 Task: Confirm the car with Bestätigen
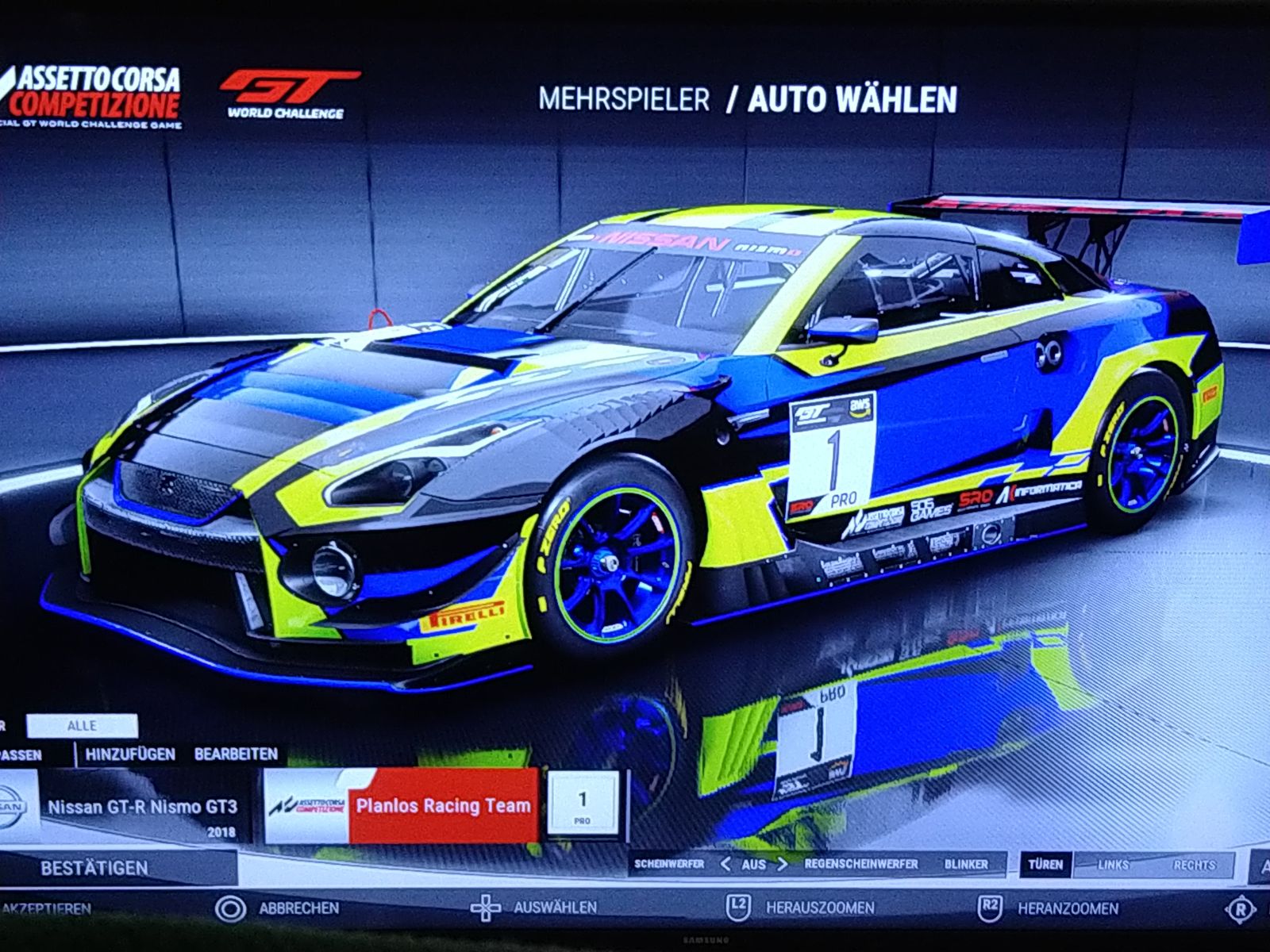tap(95, 867)
